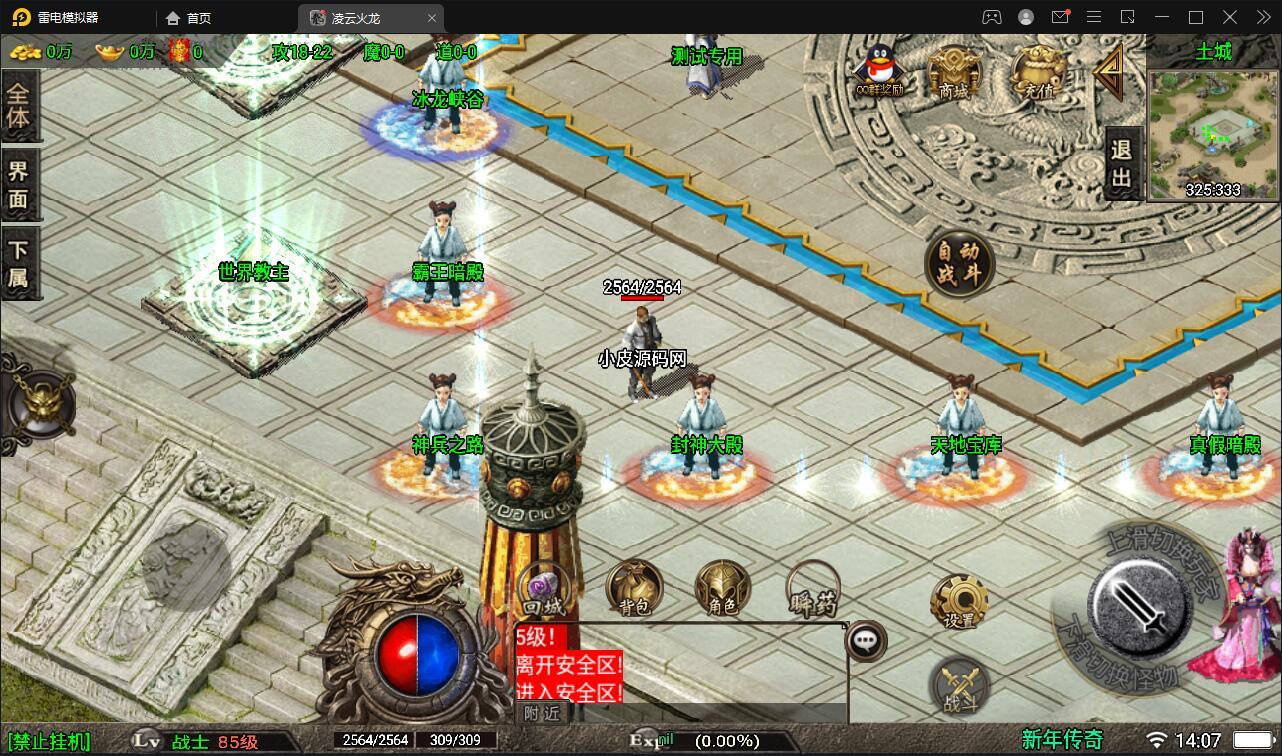Open emulator more-options chevron on title bar
Screen dimensions: 1282x756
coord(1263,17)
